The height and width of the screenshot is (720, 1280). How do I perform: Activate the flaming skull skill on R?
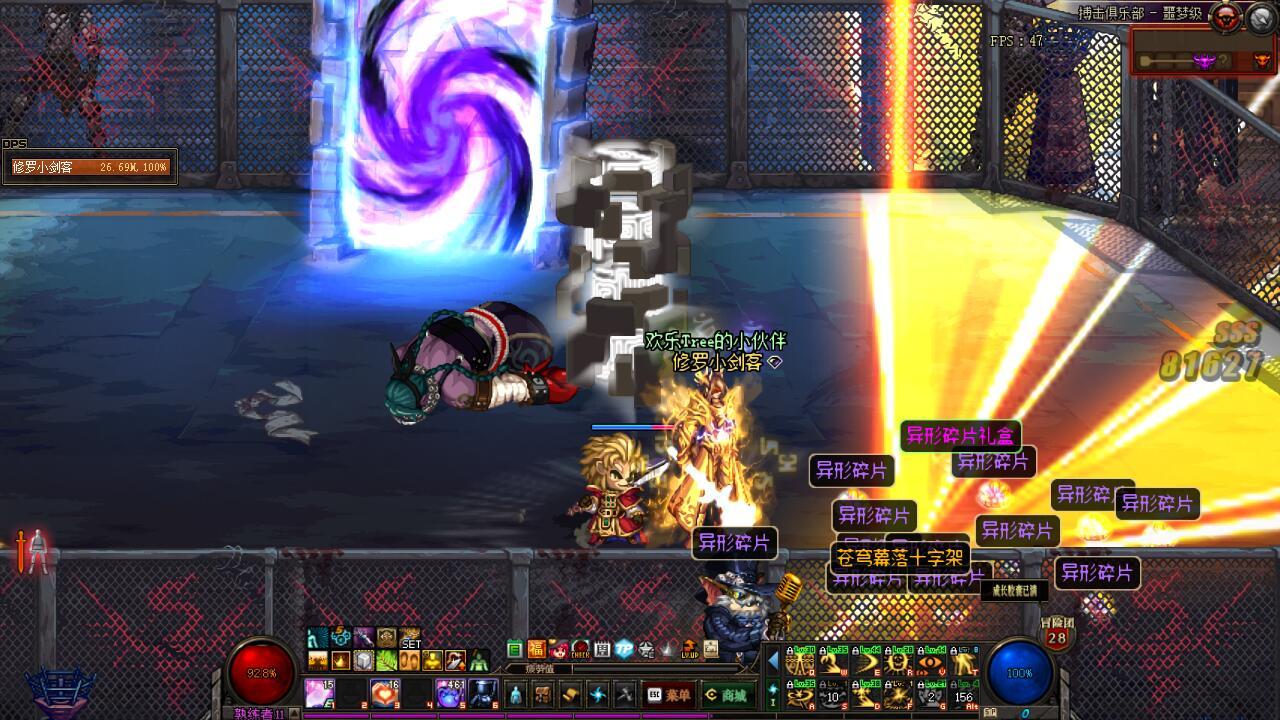click(x=898, y=662)
